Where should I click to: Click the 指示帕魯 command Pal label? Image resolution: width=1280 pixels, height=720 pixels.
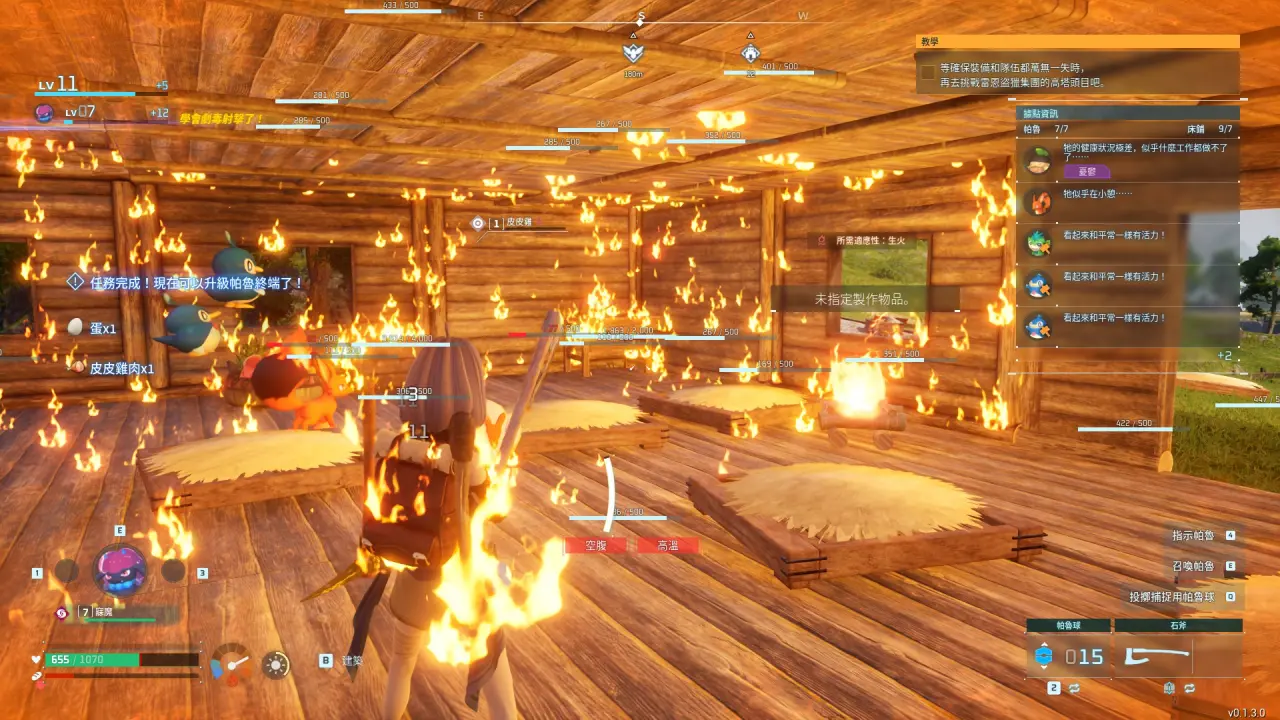click(x=1193, y=536)
